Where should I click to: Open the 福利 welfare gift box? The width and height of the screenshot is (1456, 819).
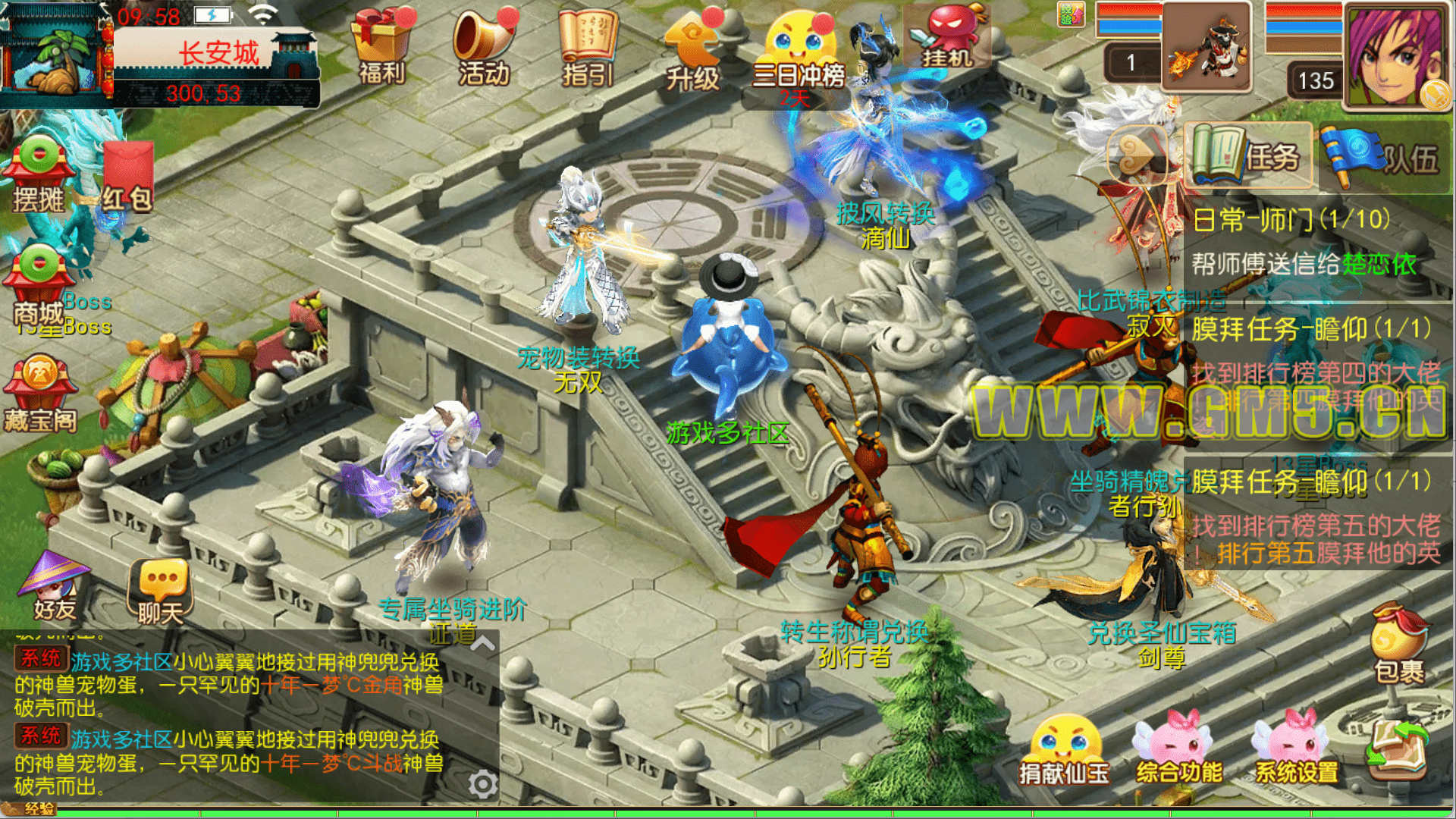pos(382,44)
